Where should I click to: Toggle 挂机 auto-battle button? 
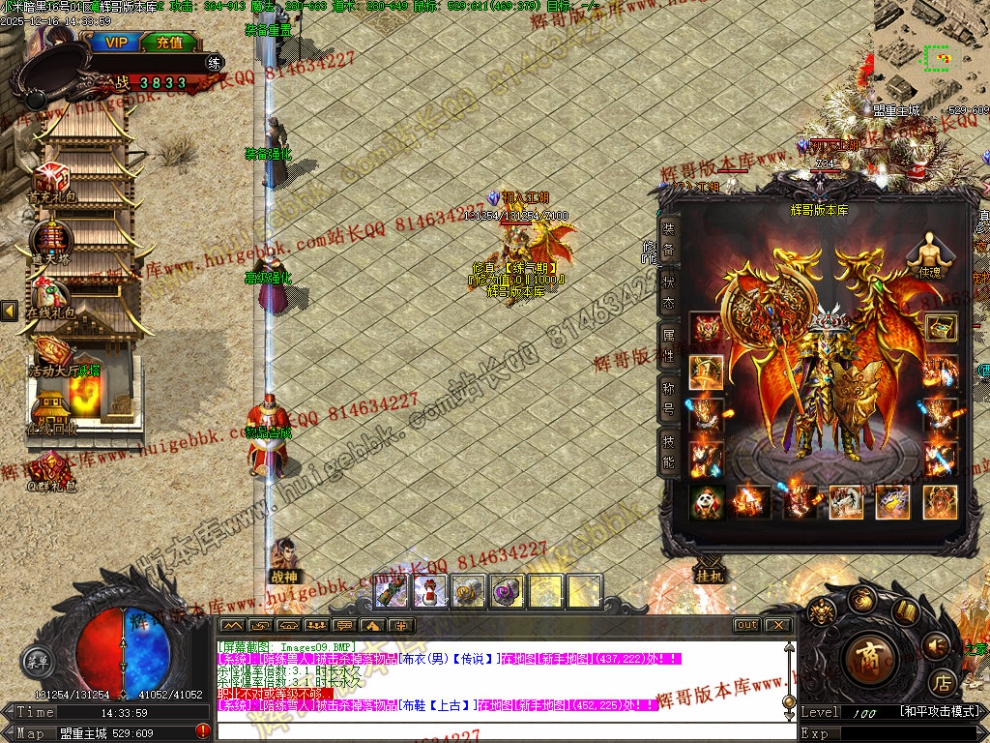(708, 570)
